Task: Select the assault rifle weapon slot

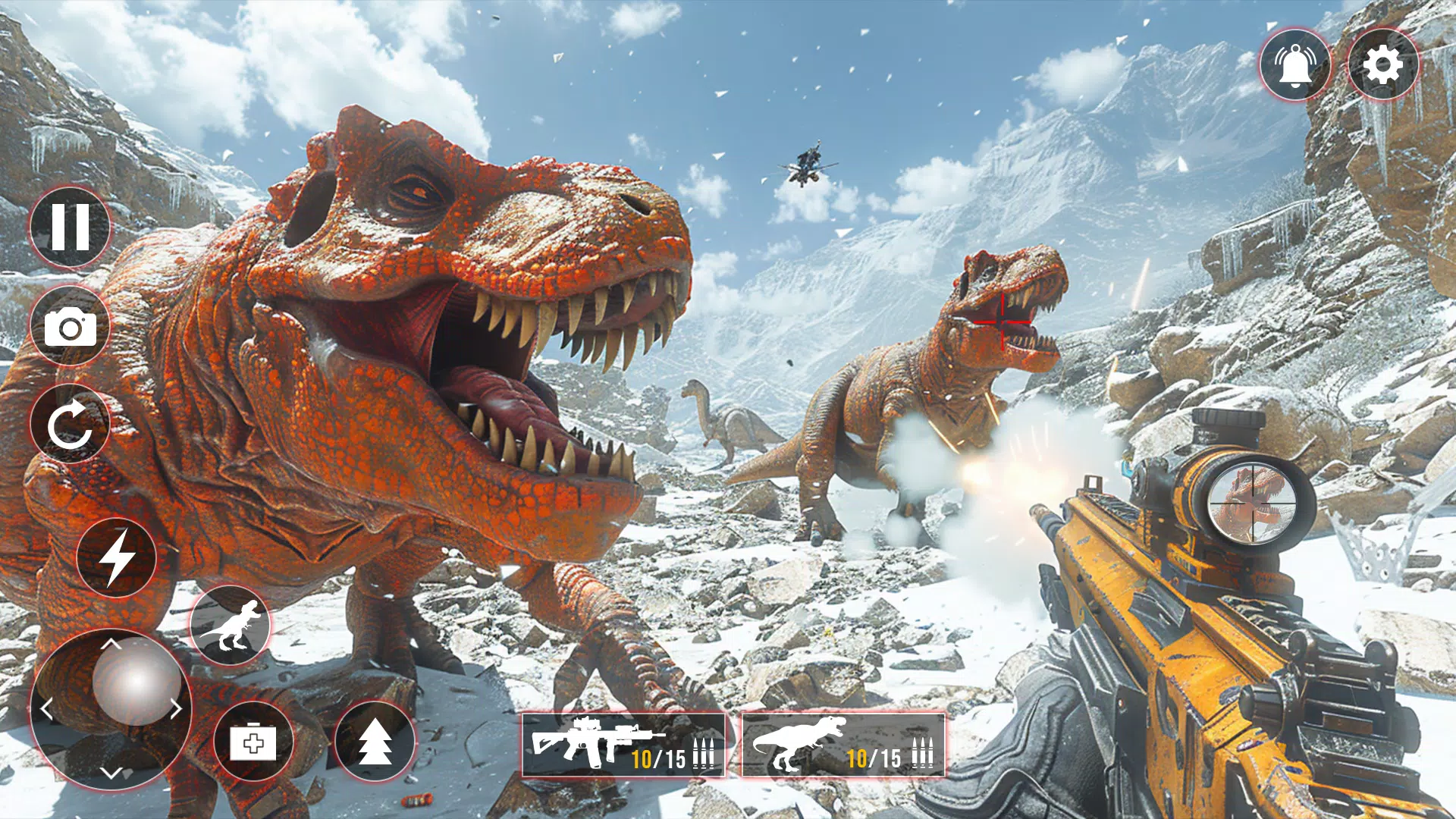Action: [x=623, y=745]
